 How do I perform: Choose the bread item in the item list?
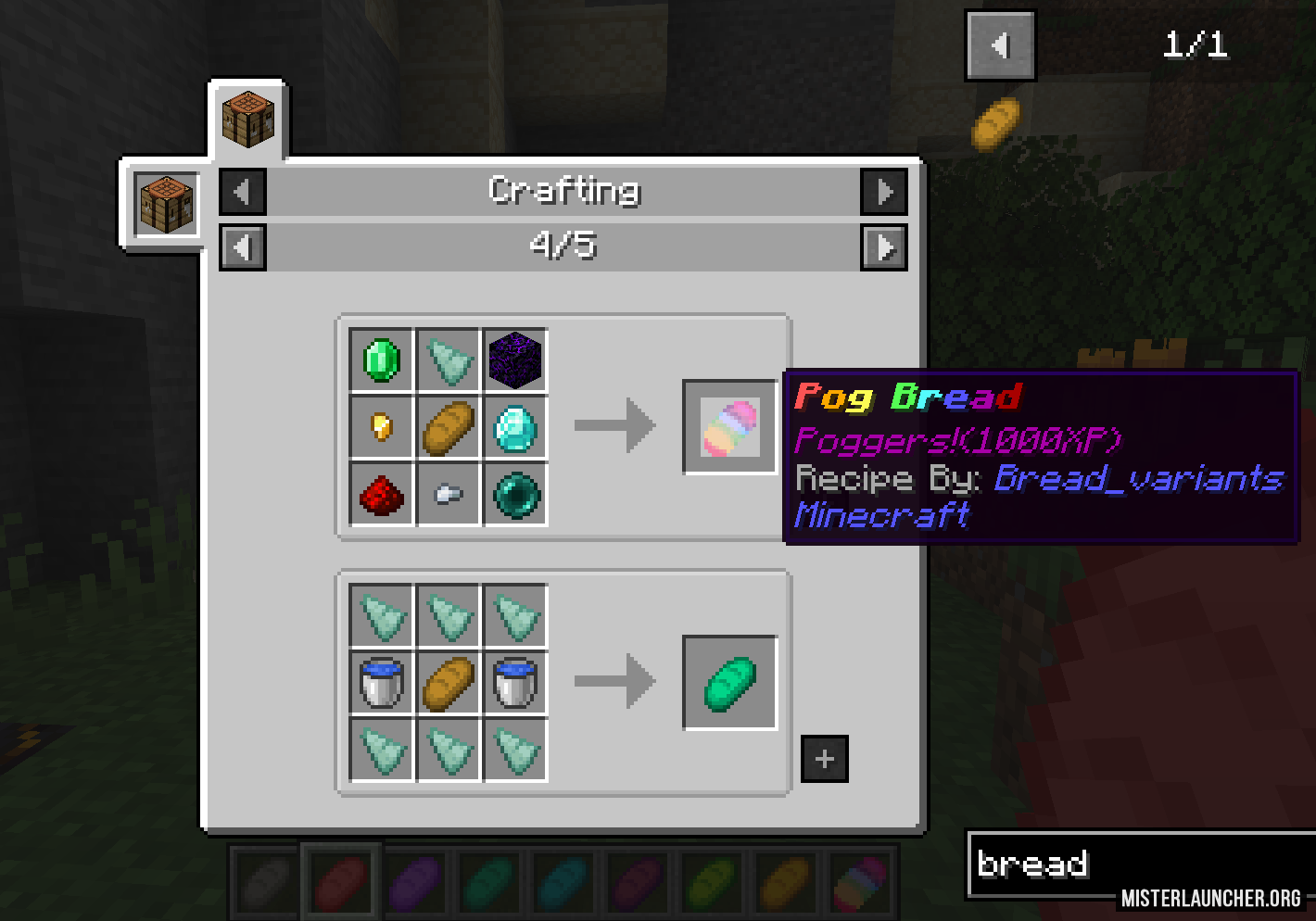point(995,124)
